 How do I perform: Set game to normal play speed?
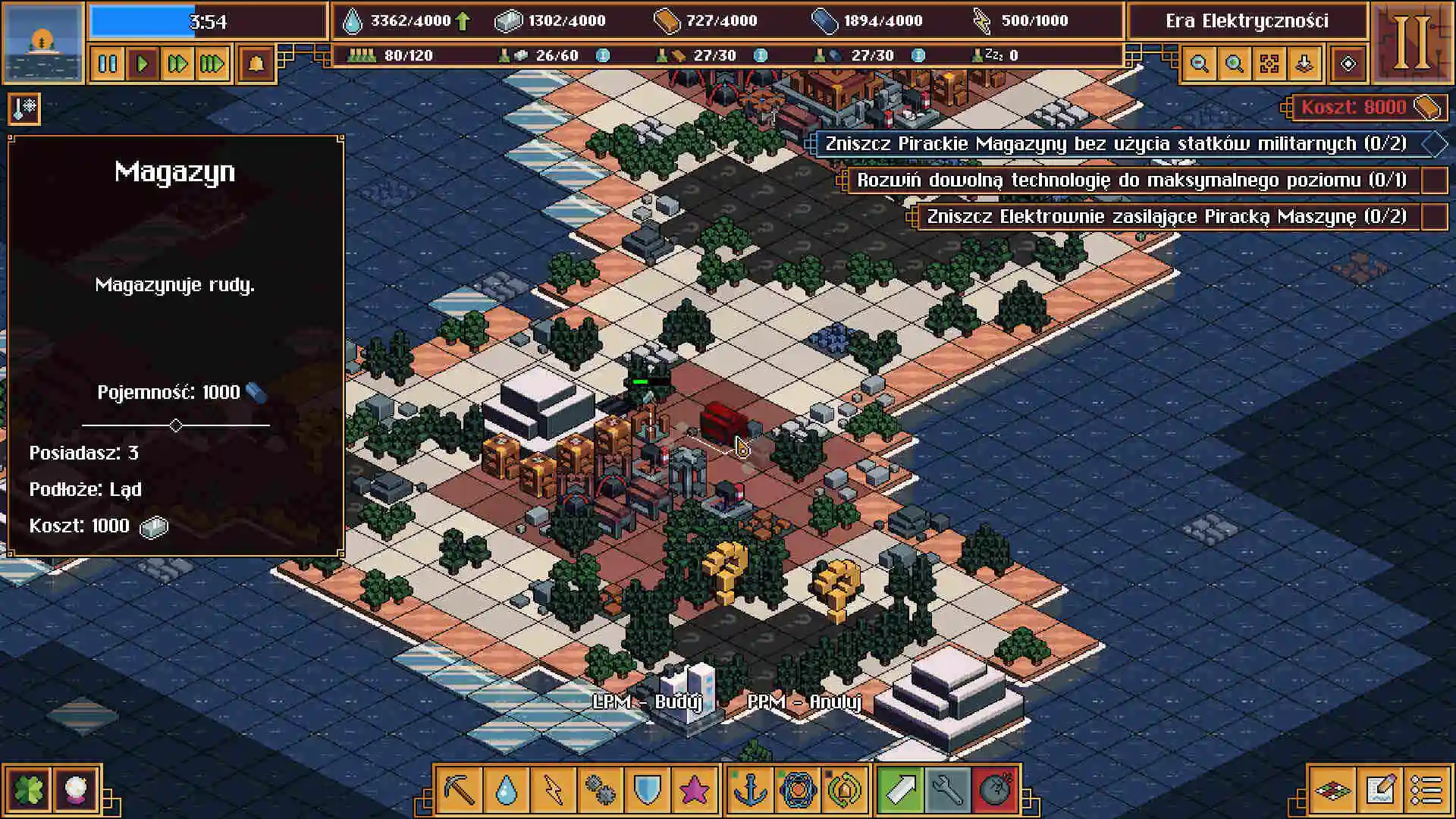143,64
